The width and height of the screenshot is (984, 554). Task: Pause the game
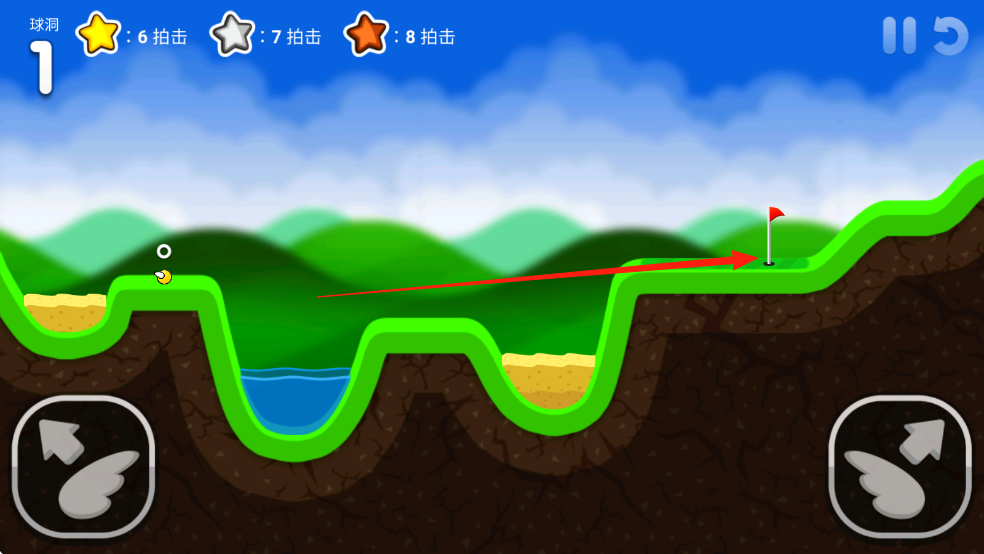[899, 36]
